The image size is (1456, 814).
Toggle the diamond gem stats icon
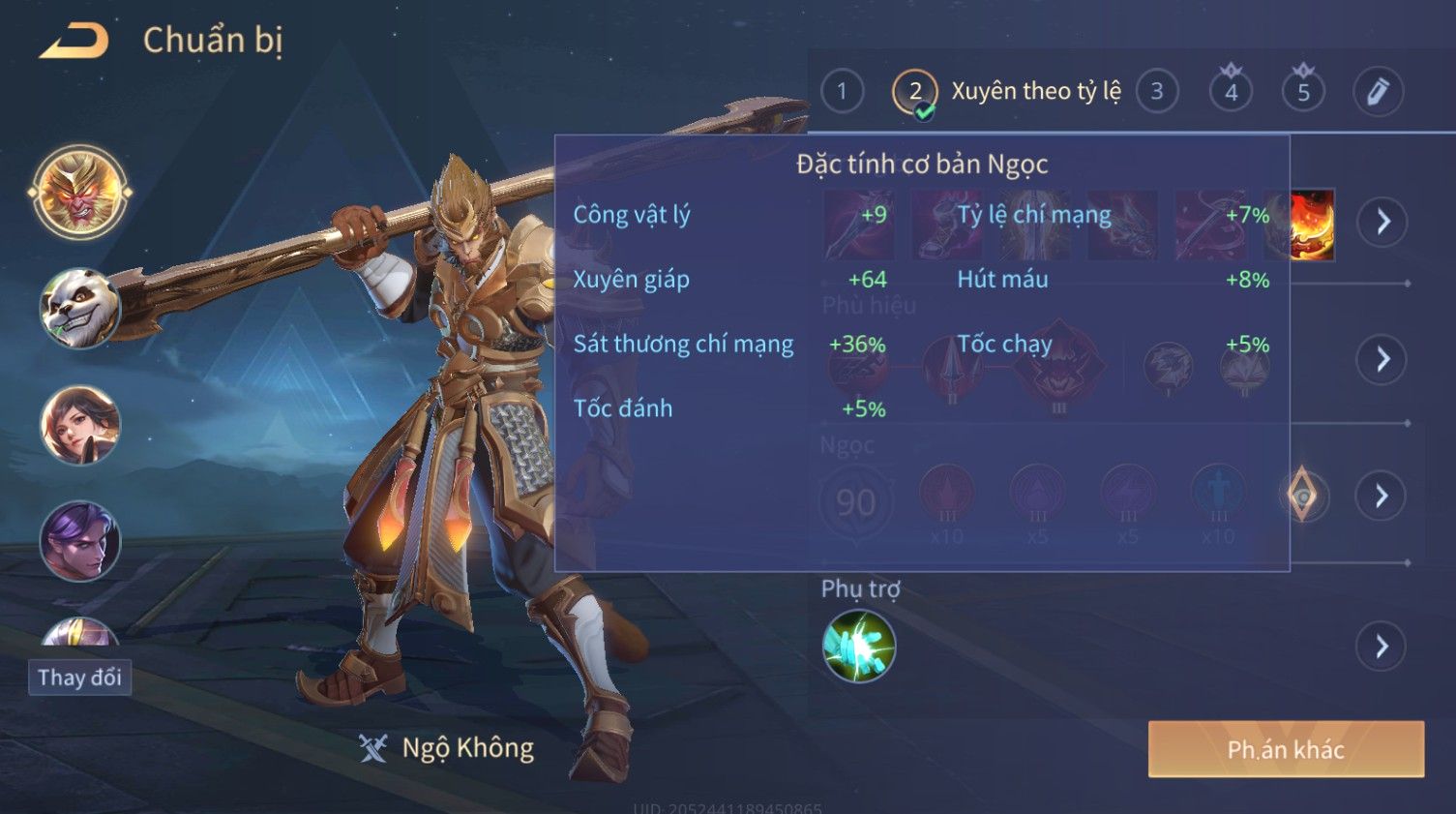tap(1303, 495)
